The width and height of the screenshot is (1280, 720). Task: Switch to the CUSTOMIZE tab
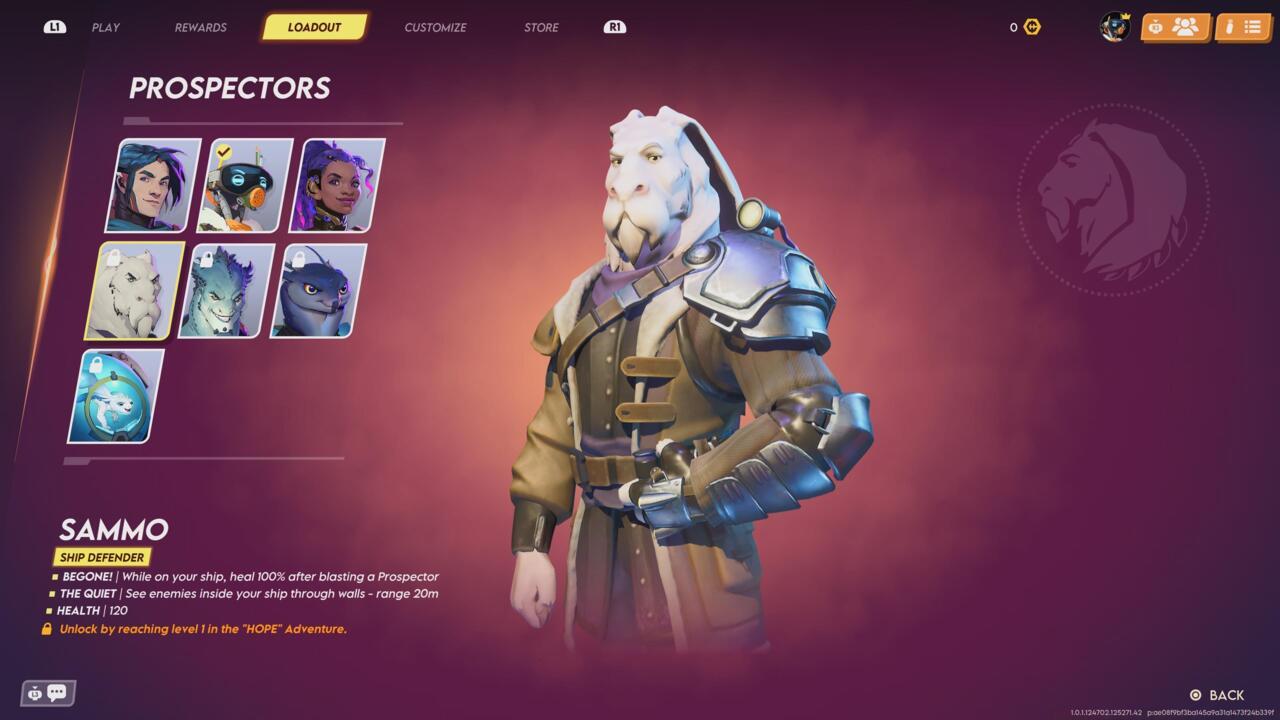point(433,27)
